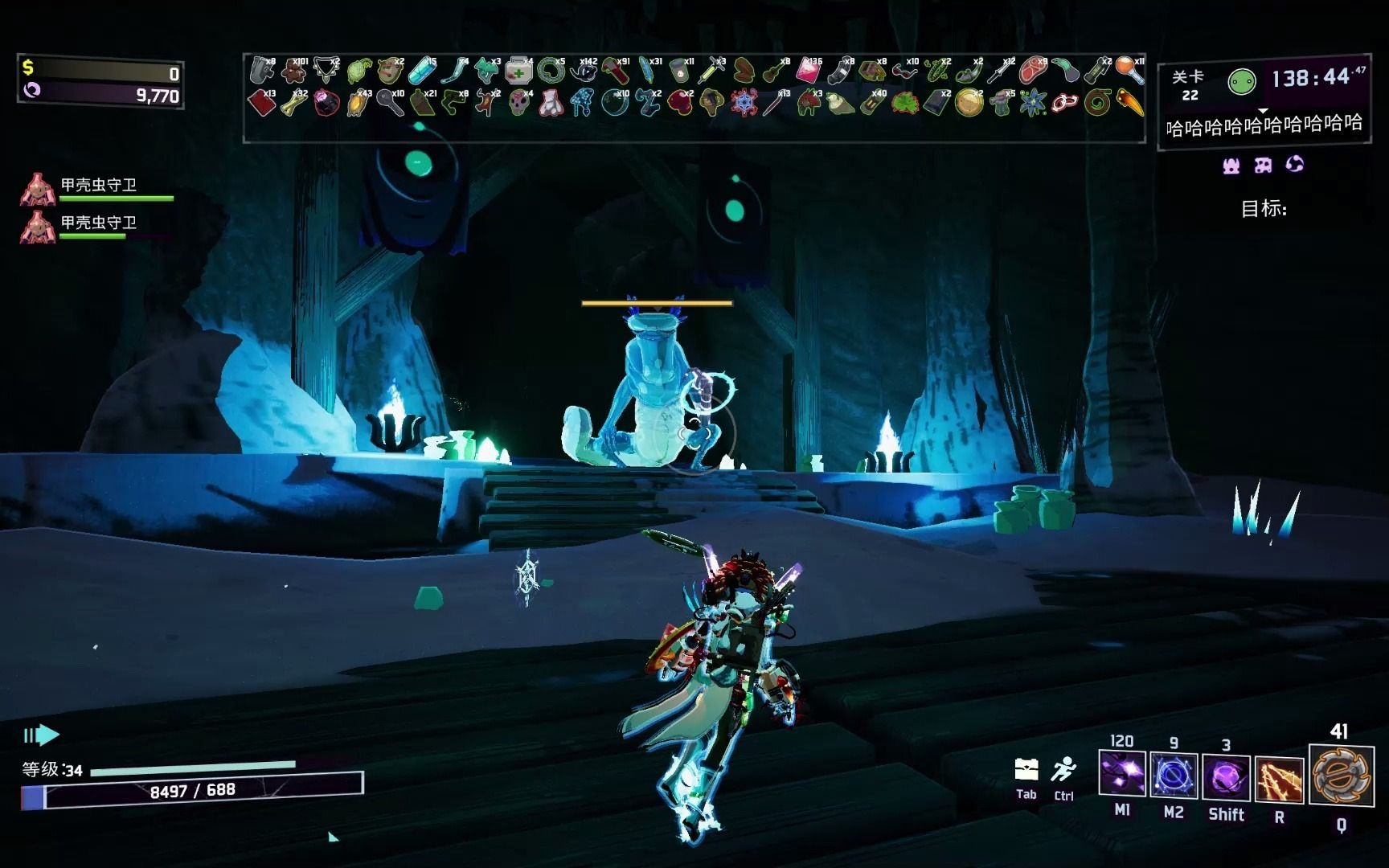This screenshot has height=868, width=1389.
Task: Select the pink skull item icon
Action: pyautogui.click(x=518, y=104)
